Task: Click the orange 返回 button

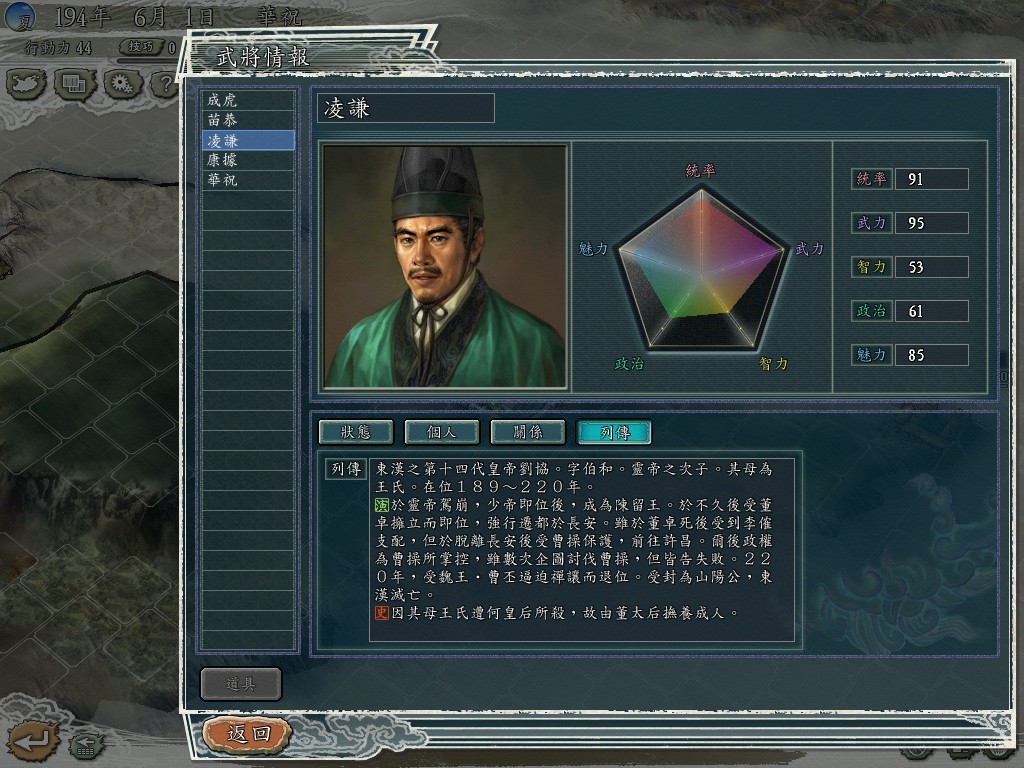Action: [248, 733]
